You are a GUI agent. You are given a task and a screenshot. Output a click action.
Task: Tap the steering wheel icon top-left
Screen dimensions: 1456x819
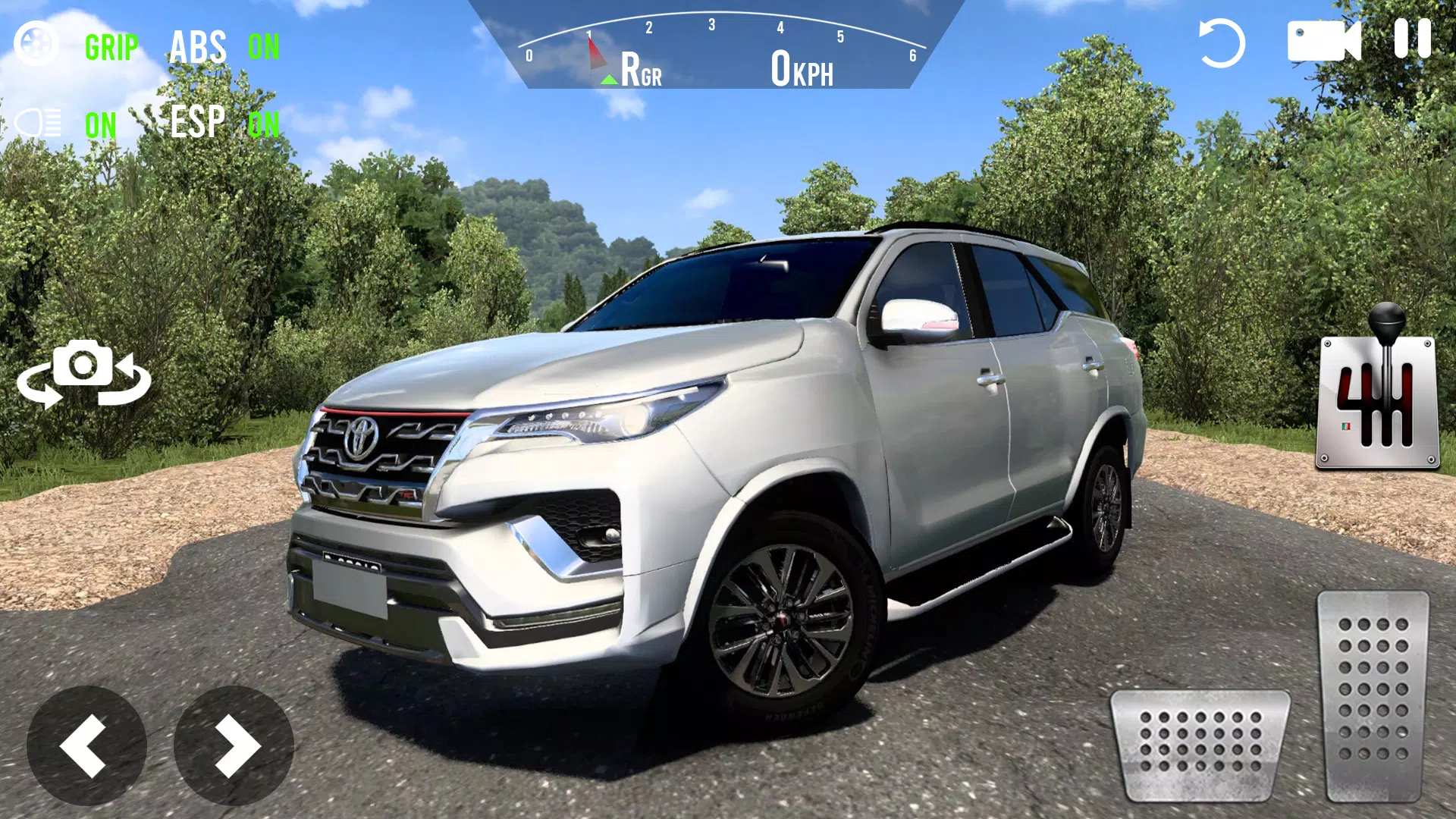(36, 43)
